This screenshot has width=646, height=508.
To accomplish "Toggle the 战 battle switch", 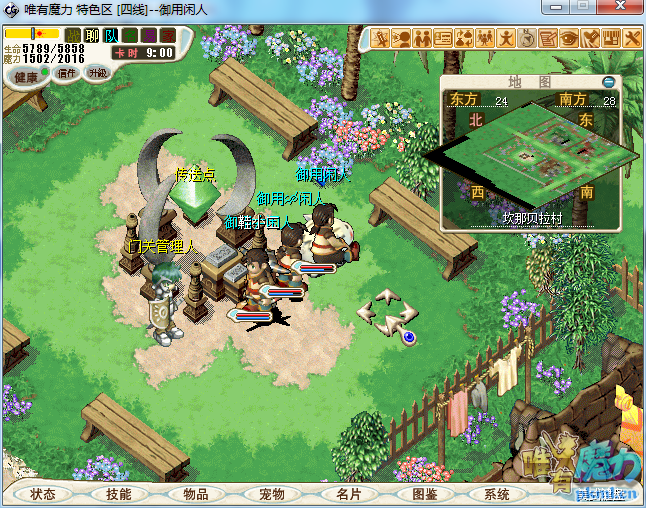I will tap(73, 36).
